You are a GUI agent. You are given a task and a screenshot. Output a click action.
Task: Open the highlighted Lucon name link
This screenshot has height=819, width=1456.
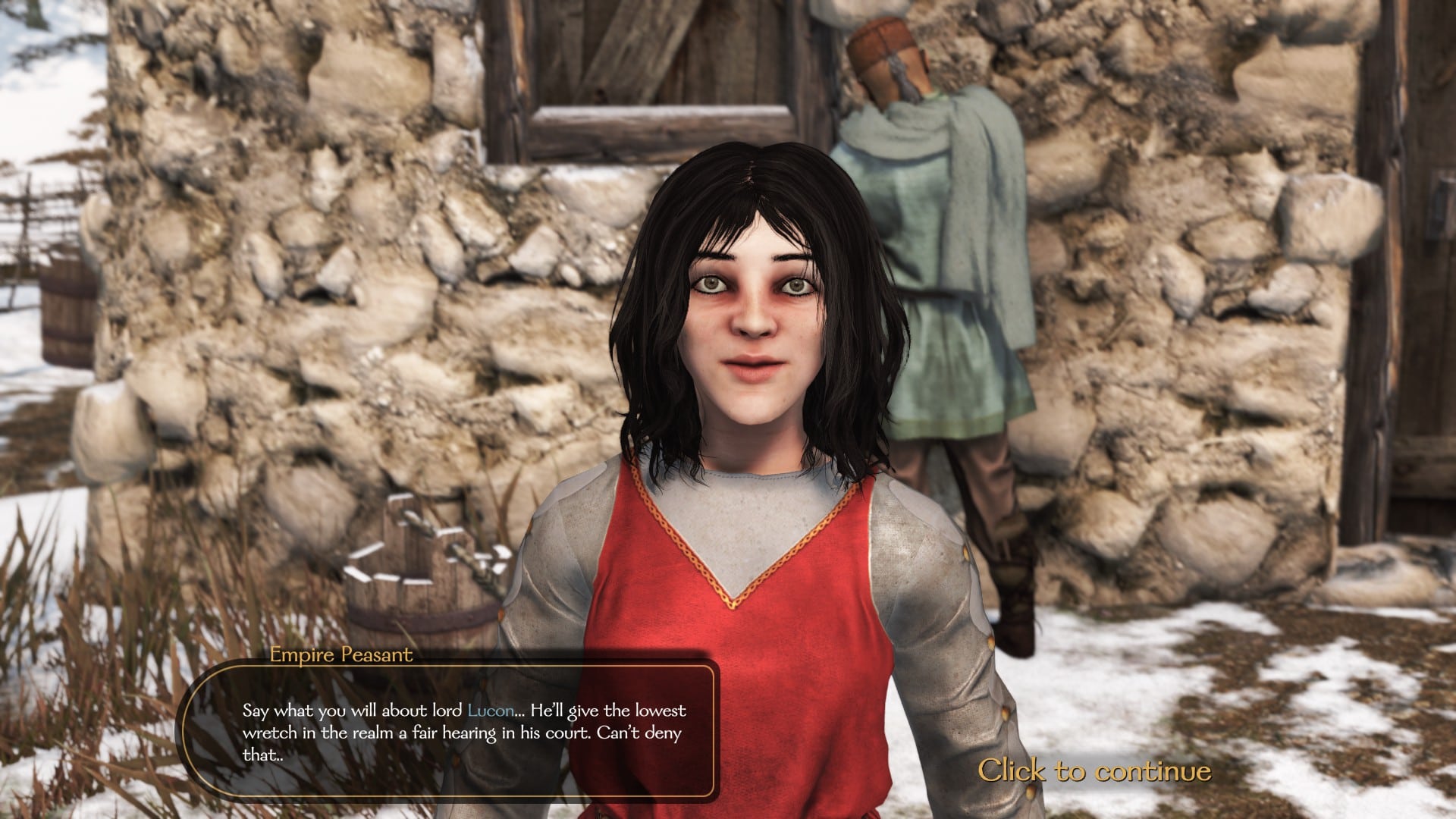click(490, 711)
